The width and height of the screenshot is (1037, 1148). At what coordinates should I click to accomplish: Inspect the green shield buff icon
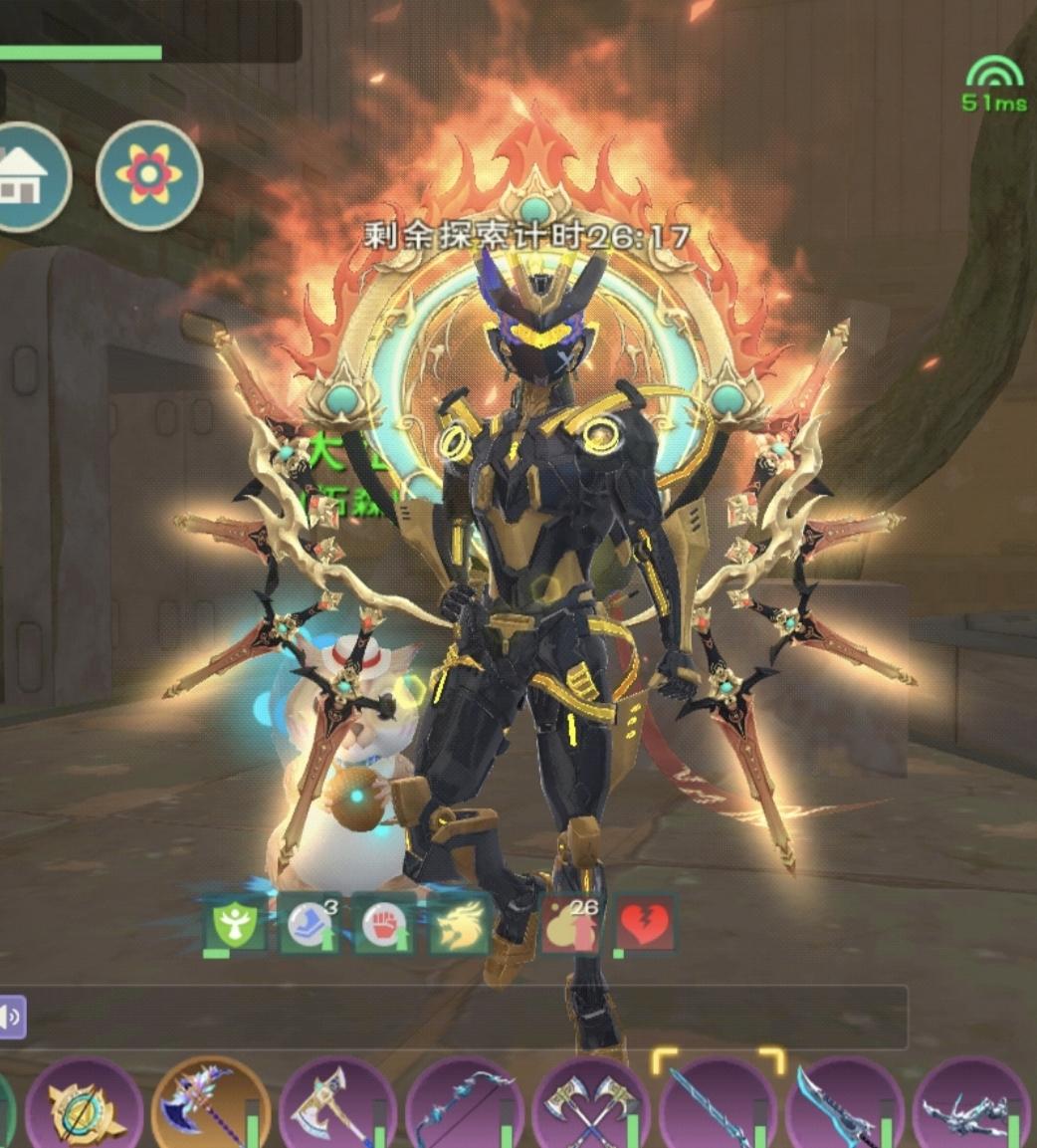pos(236,926)
